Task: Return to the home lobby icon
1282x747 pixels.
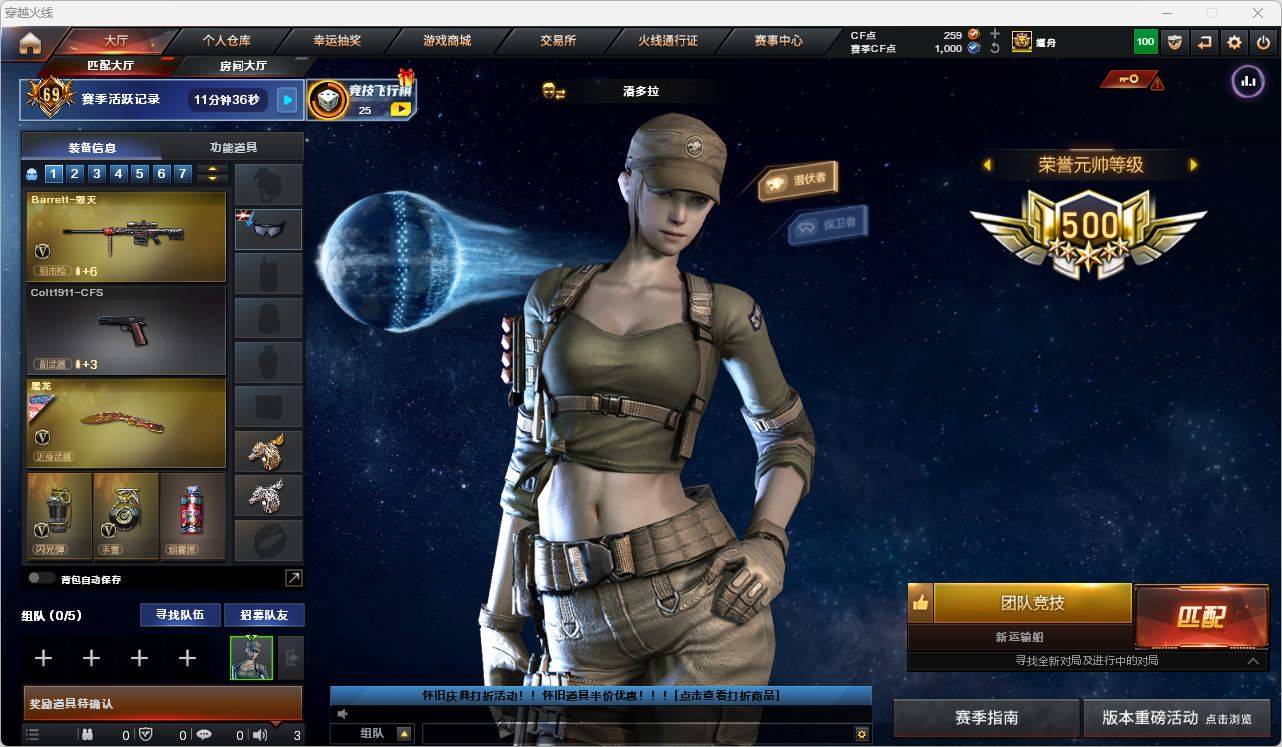Action: [30, 43]
